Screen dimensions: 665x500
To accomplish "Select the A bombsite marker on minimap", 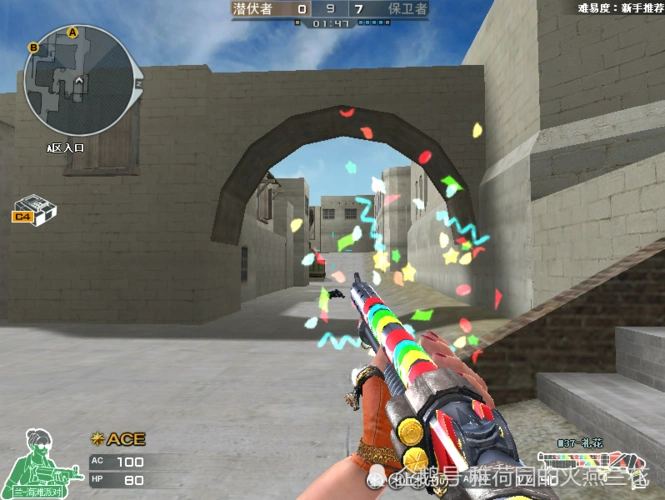I will coord(72,32).
